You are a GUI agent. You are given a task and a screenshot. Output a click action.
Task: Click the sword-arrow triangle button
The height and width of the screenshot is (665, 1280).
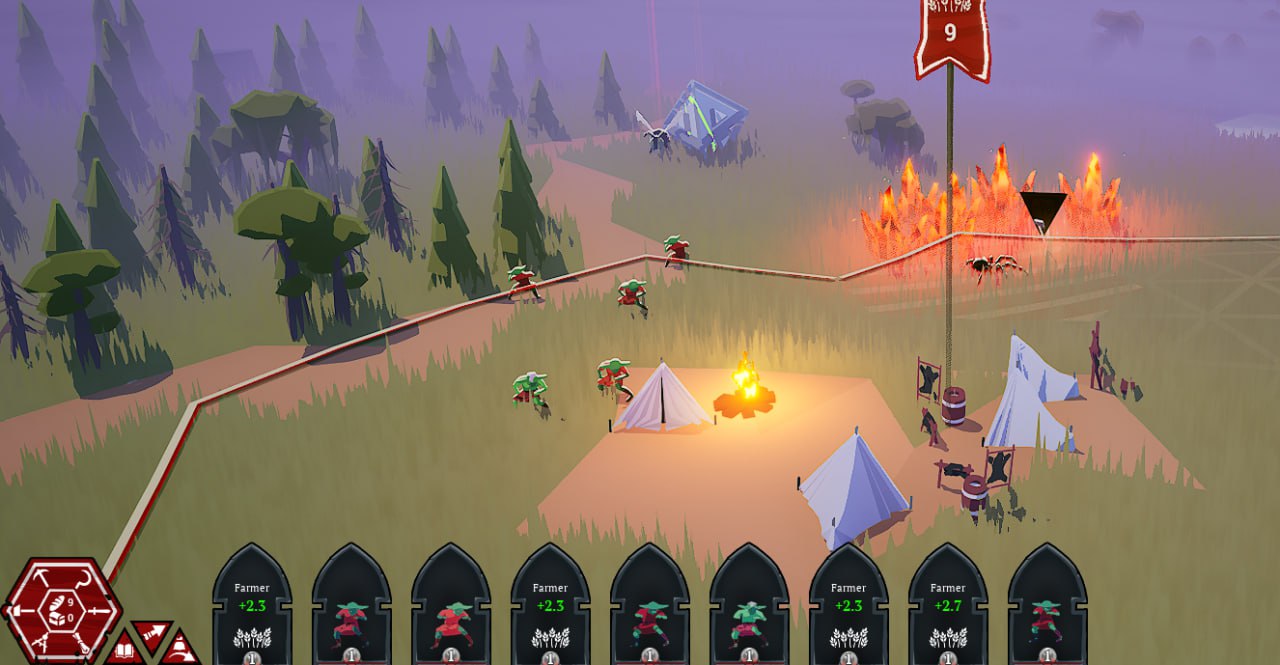[x=153, y=634]
